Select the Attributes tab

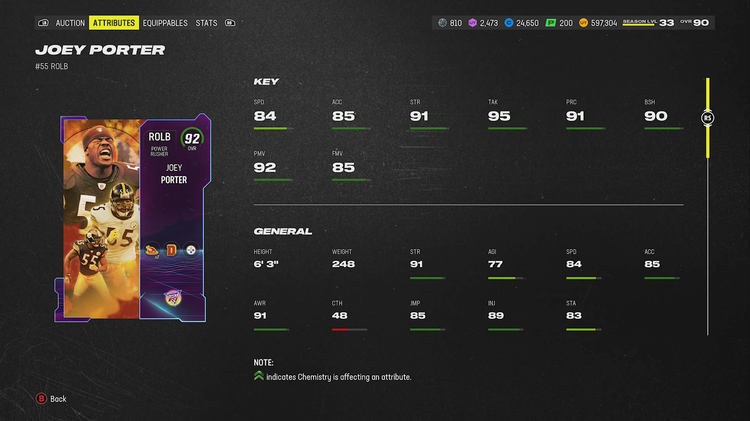114,22
